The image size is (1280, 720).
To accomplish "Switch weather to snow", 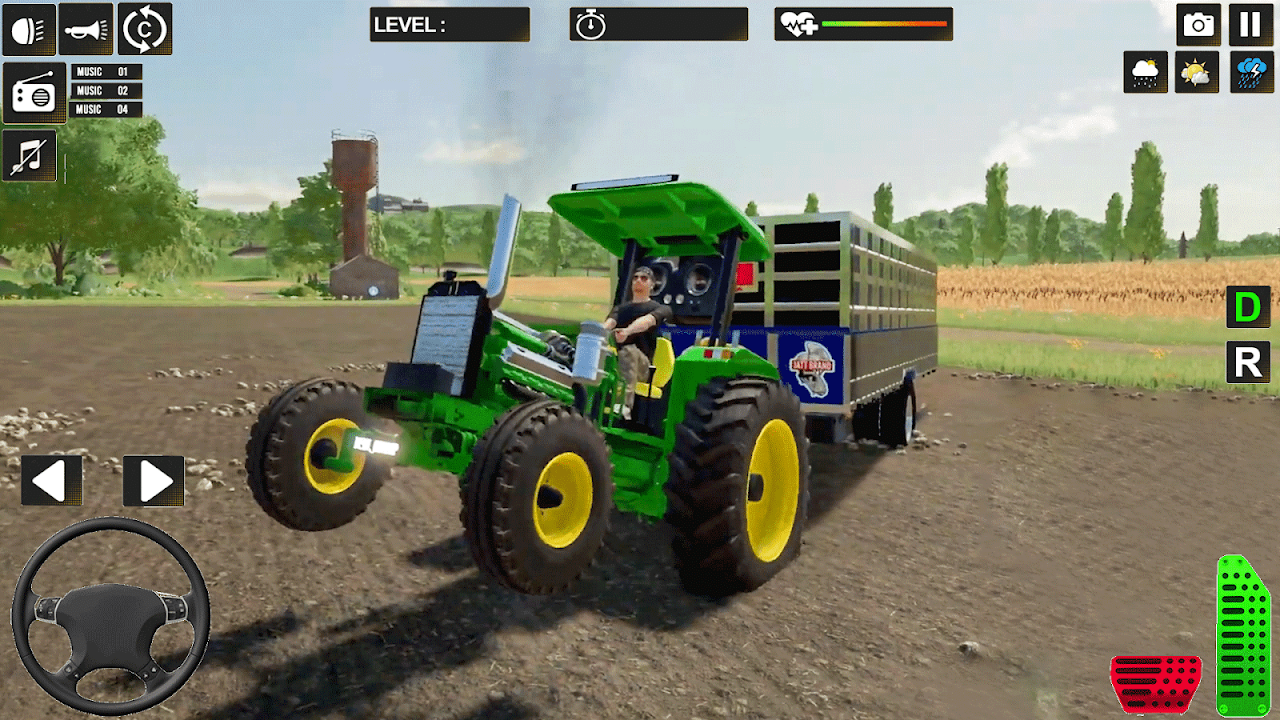I will click(x=1146, y=72).
